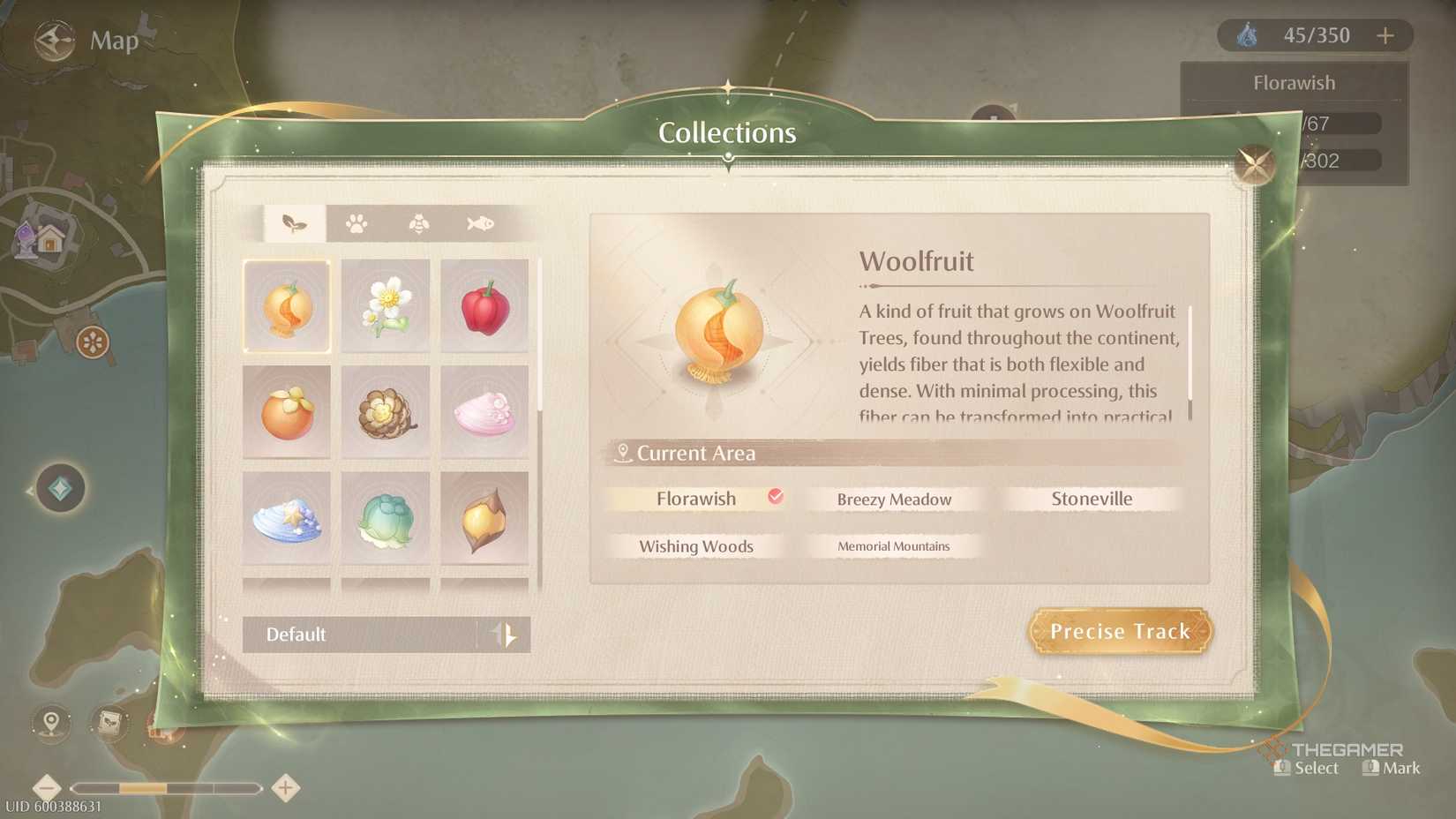The height and width of the screenshot is (819, 1456).
Task: Click Memorial Mountains area option
Action: [894, 546]
